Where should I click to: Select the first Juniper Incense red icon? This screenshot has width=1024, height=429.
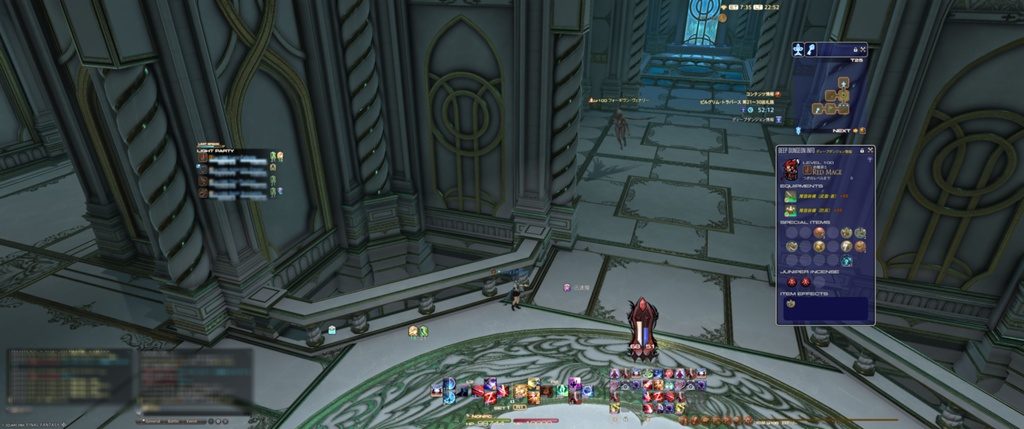coord(791,282)
